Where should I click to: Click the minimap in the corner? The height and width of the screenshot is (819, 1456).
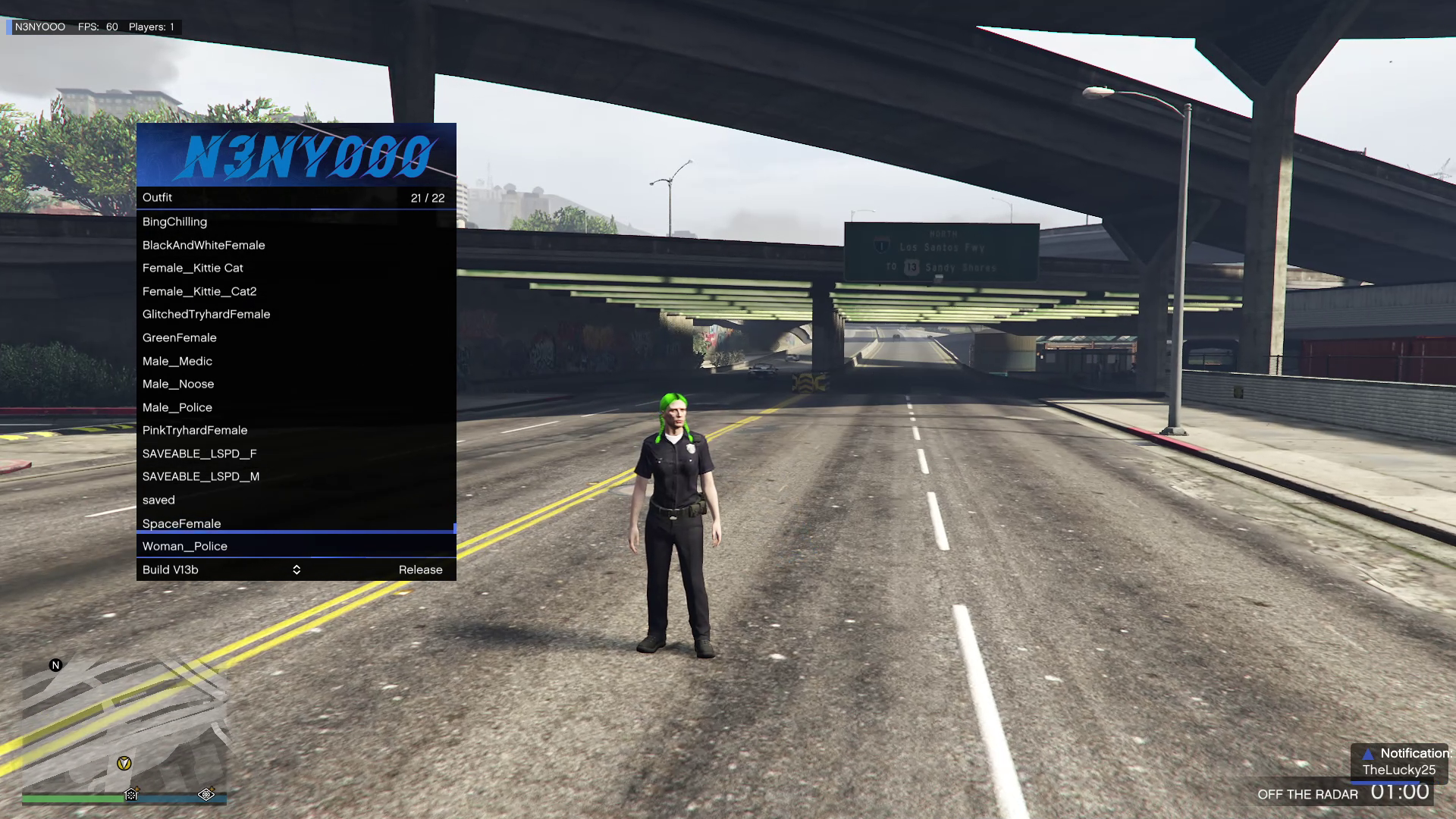124,728
